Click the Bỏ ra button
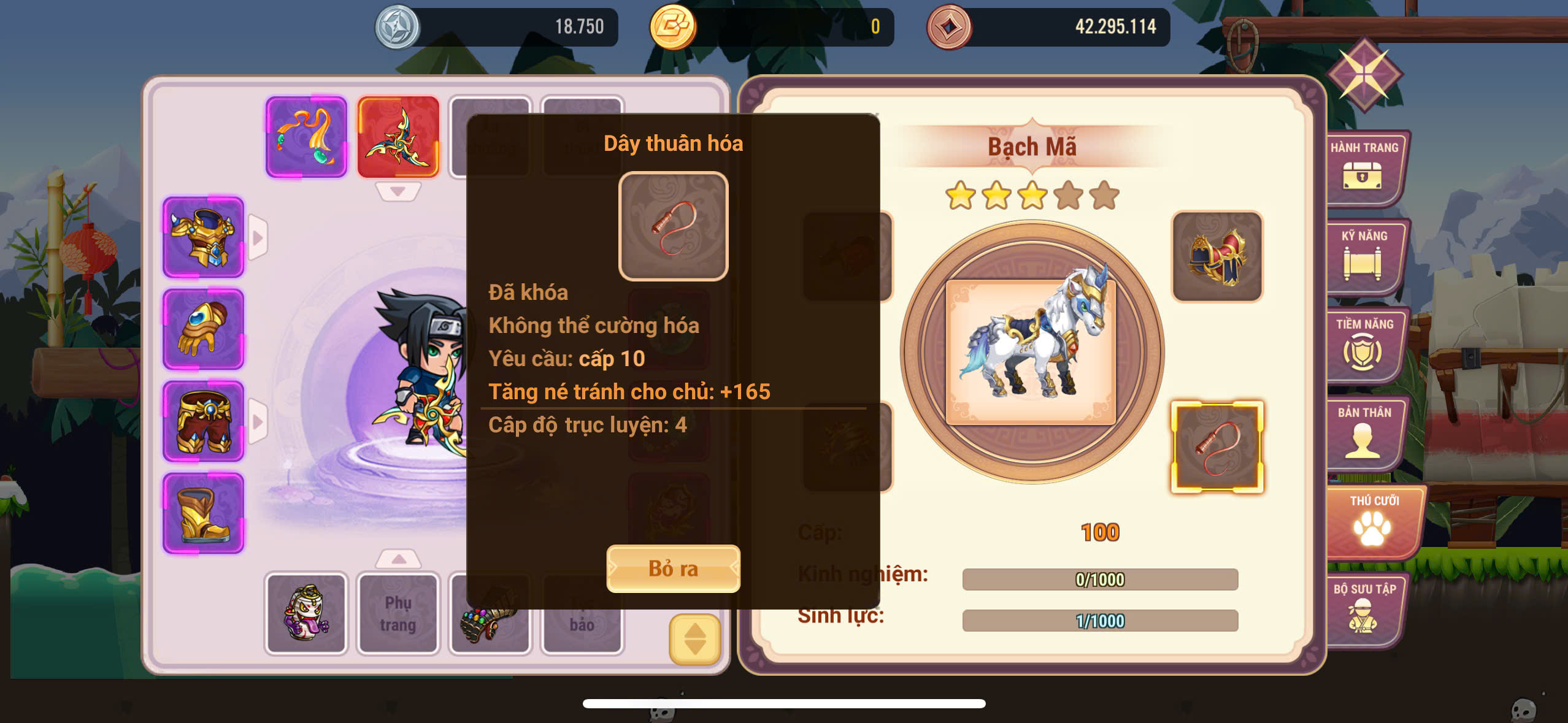Viewport: 1568px width, 723px height. (x=673, y=568)
